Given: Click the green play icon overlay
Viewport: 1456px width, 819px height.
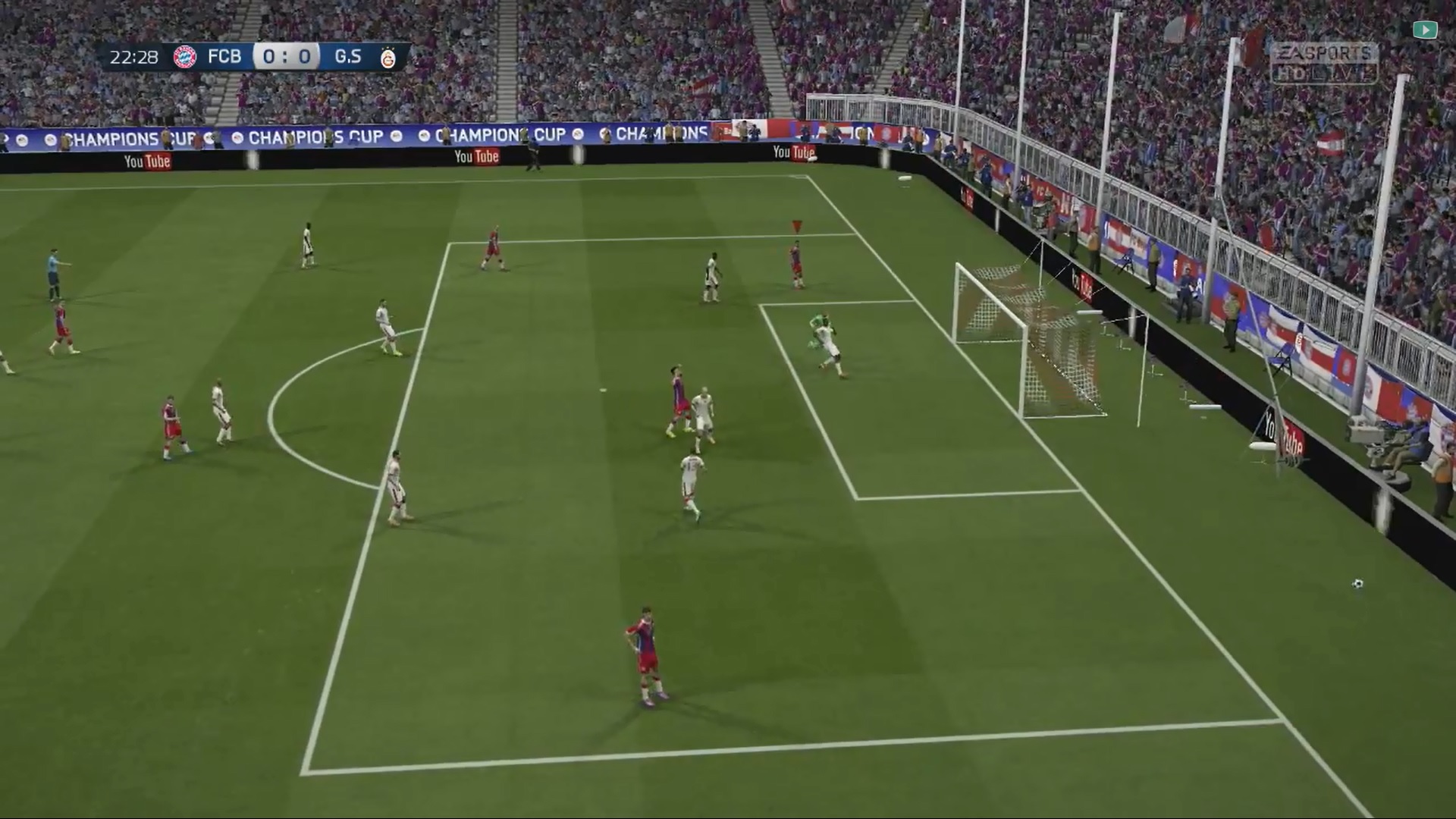Looking at the screenshot, I should (x=1425, y=30).
